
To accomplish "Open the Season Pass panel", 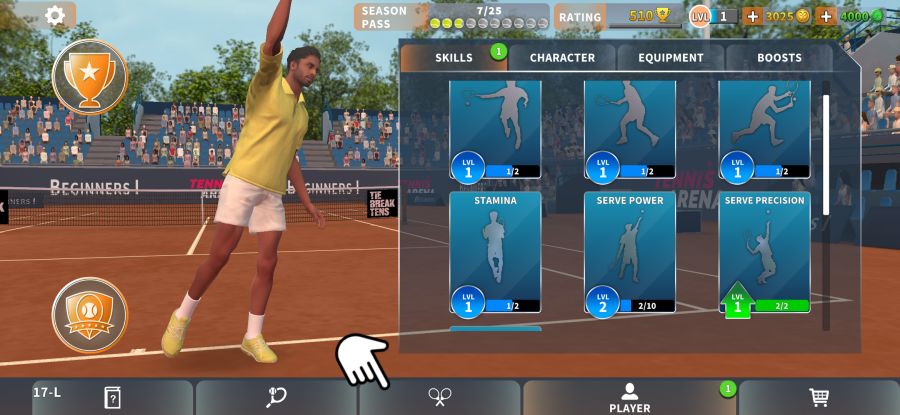I will coord(452,16).
